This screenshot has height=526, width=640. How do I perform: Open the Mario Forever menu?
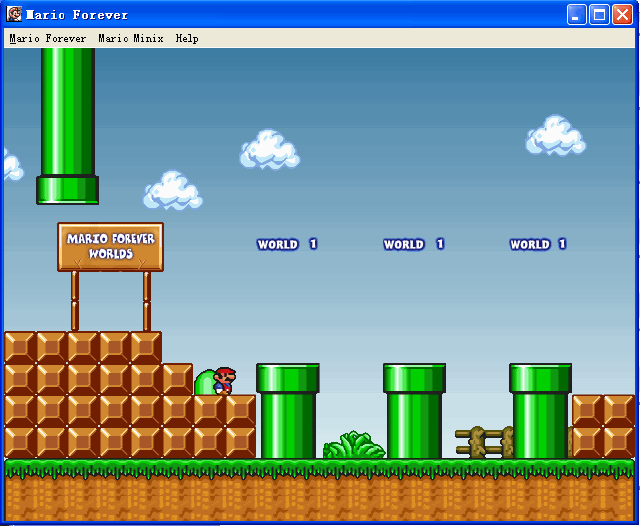(48, 39)
